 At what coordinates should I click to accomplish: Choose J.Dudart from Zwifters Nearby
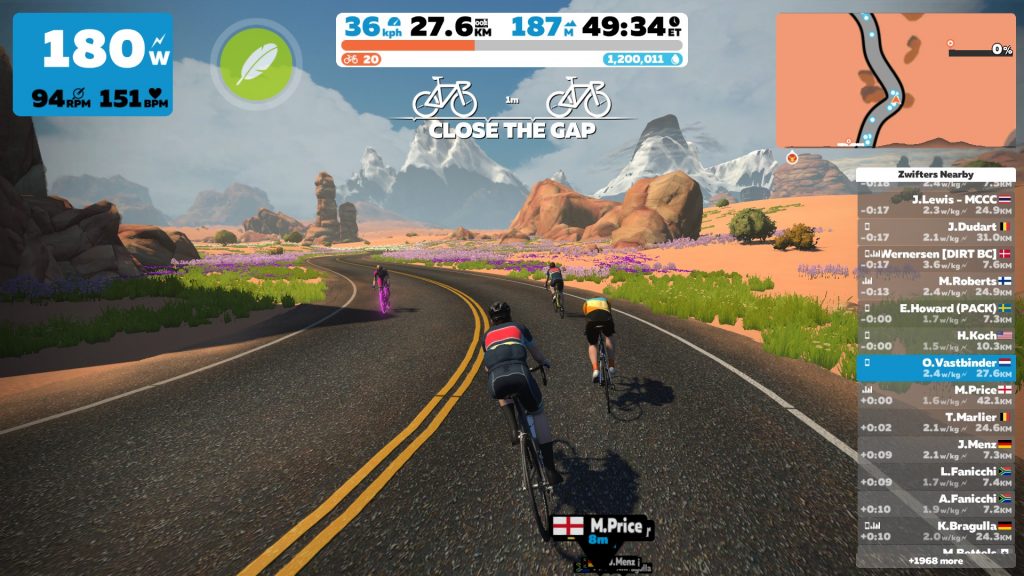pyautogui.click(x=936, y=231)
